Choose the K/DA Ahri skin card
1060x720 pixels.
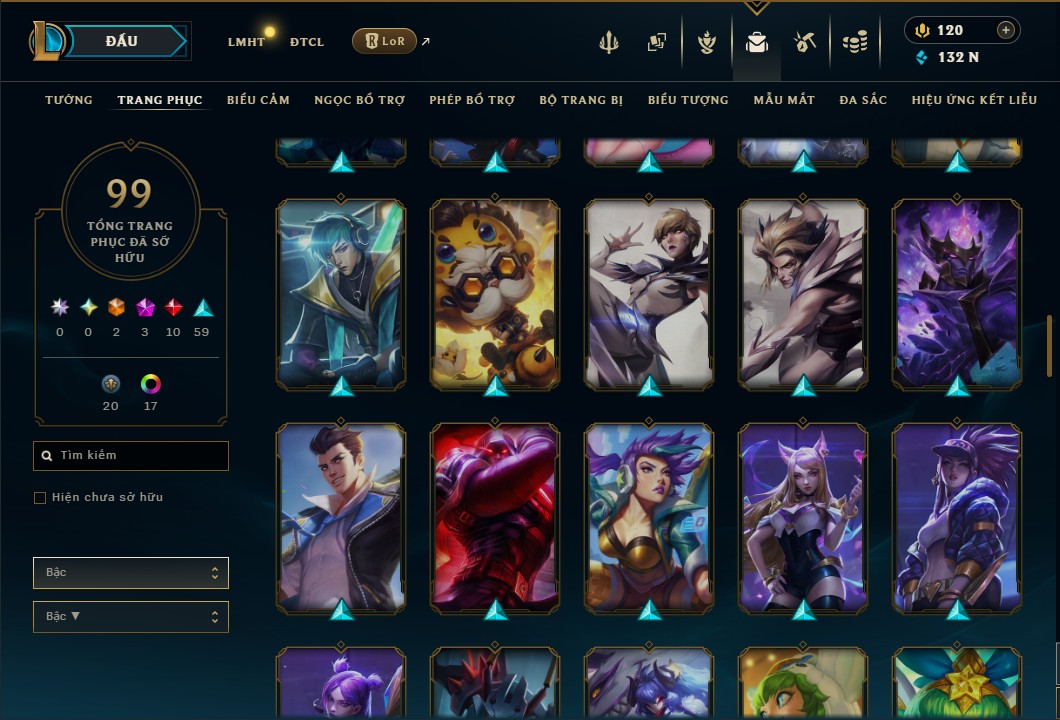coord(803,517)
